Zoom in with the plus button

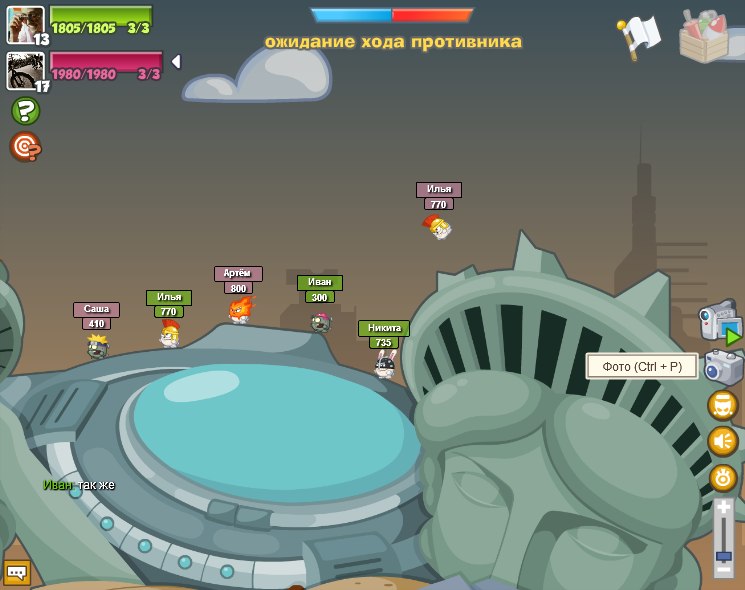tap(723, 507)
